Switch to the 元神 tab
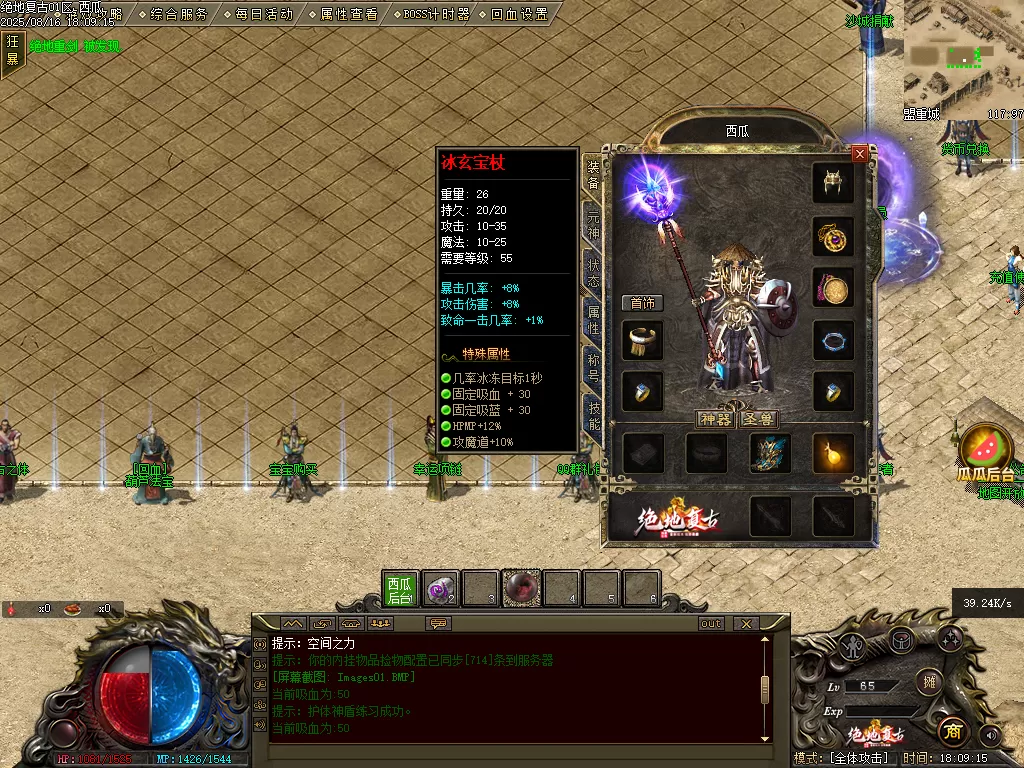 (592, 223)
